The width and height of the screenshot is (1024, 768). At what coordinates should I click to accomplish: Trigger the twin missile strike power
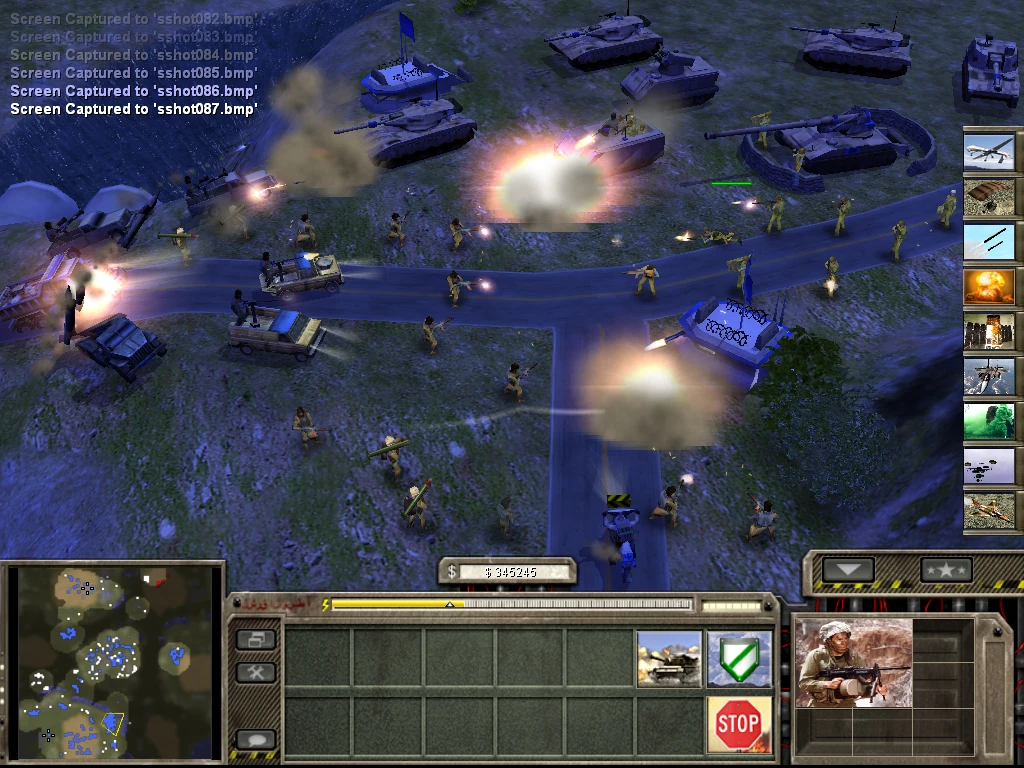click(989, 241)
